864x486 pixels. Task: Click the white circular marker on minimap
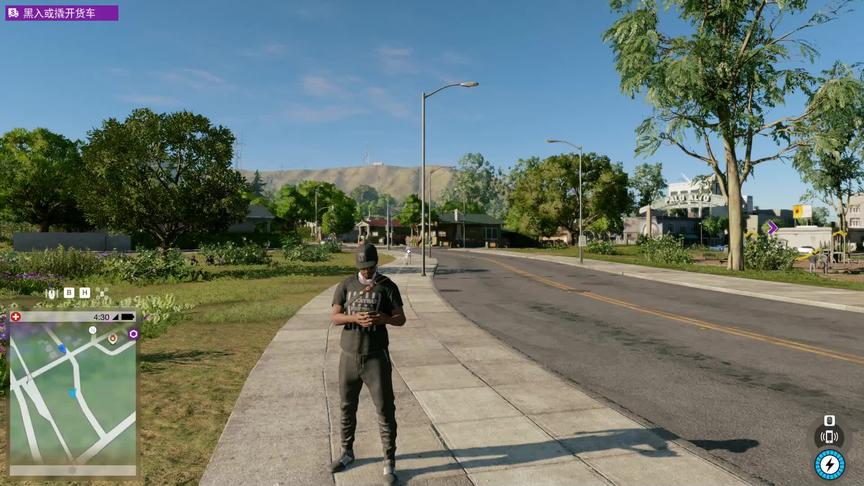point(92,329)
